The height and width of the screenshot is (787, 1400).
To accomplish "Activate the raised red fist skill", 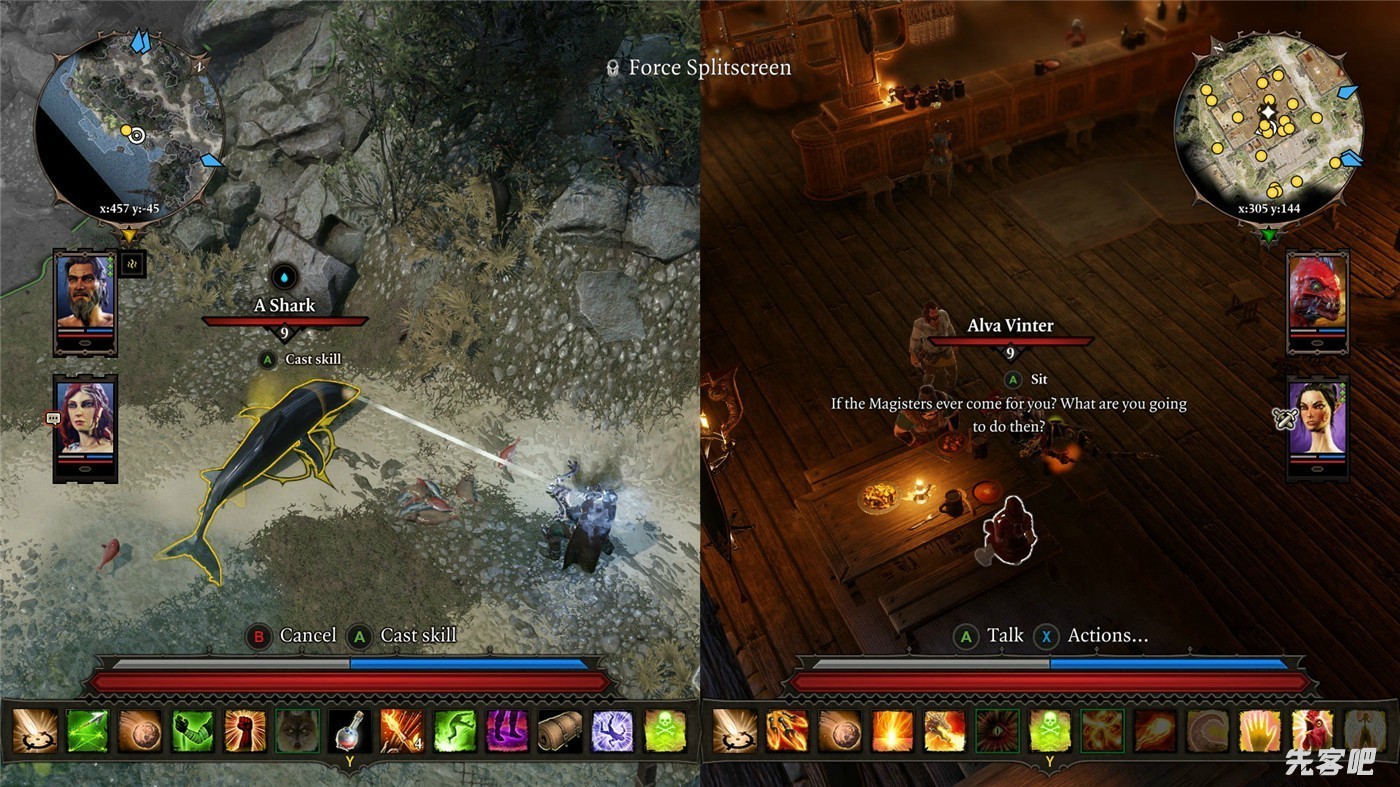I will pos(245,731).
